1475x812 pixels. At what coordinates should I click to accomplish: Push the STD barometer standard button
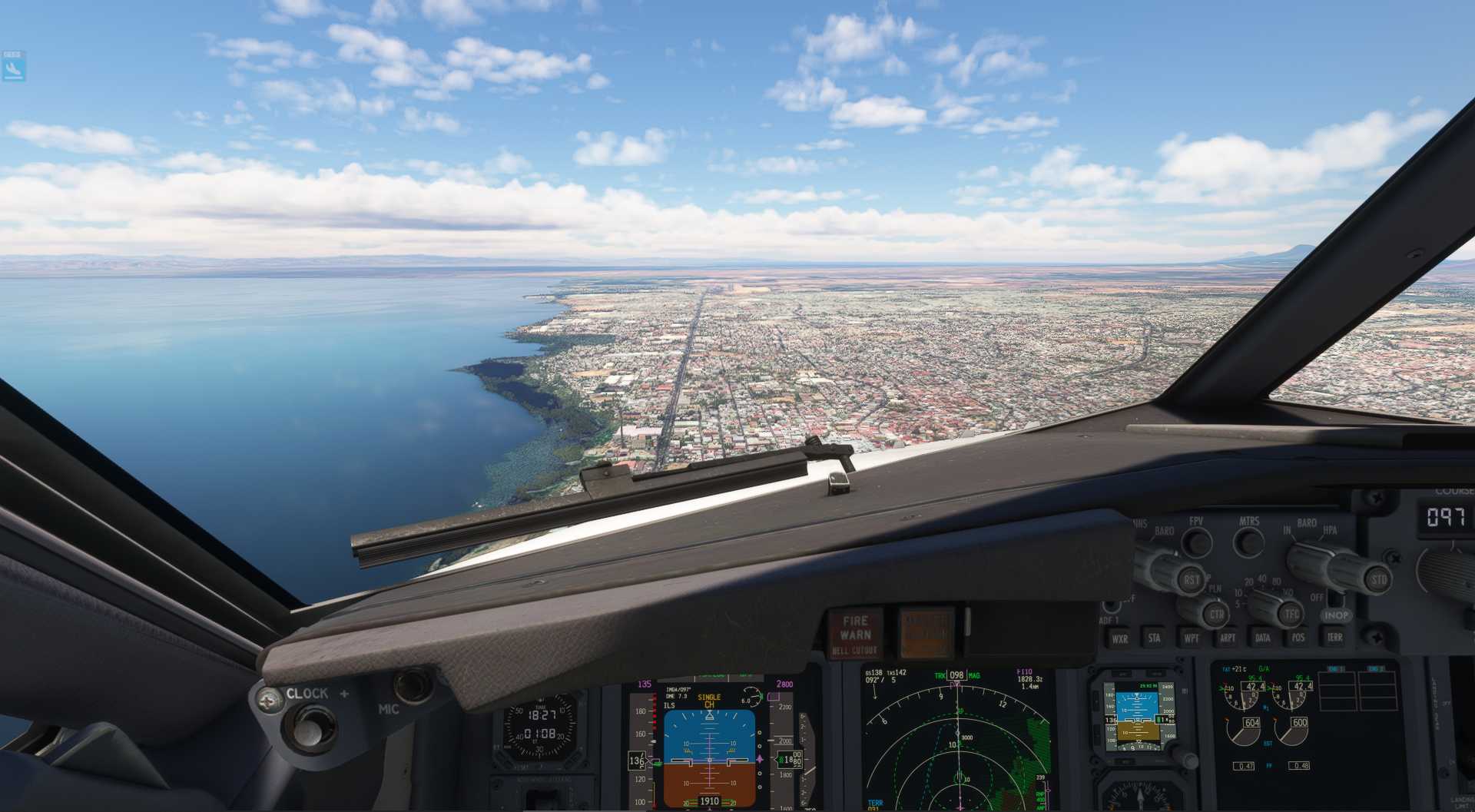click(1378, 579)
